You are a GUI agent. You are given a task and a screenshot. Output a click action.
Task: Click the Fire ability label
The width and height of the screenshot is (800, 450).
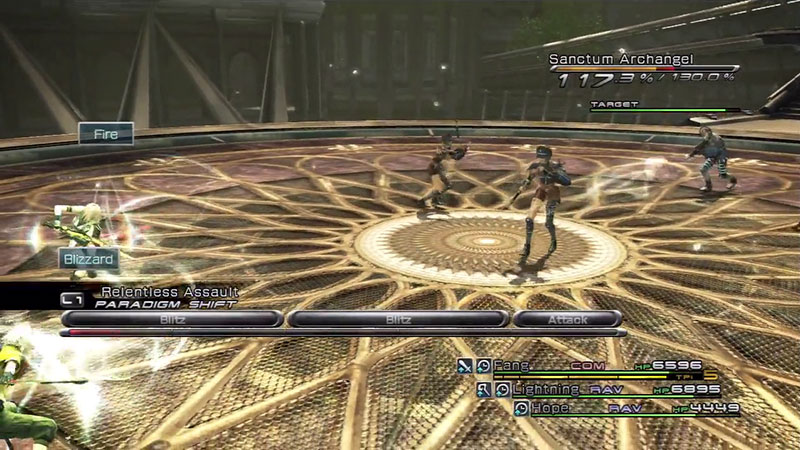[x=106, y=133]
